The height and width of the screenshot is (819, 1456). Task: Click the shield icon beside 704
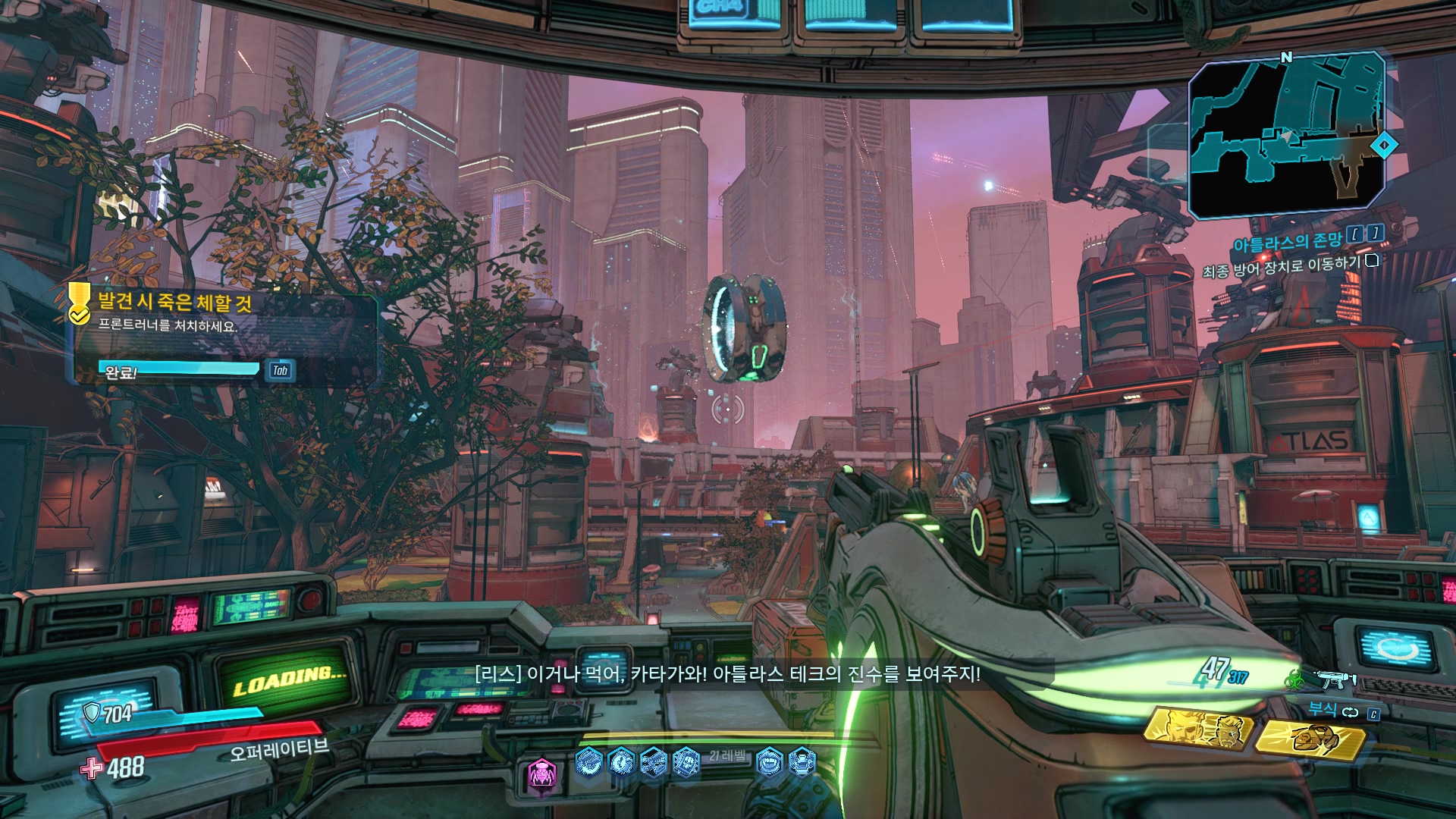pyautogui.click(x=92, y=712)
